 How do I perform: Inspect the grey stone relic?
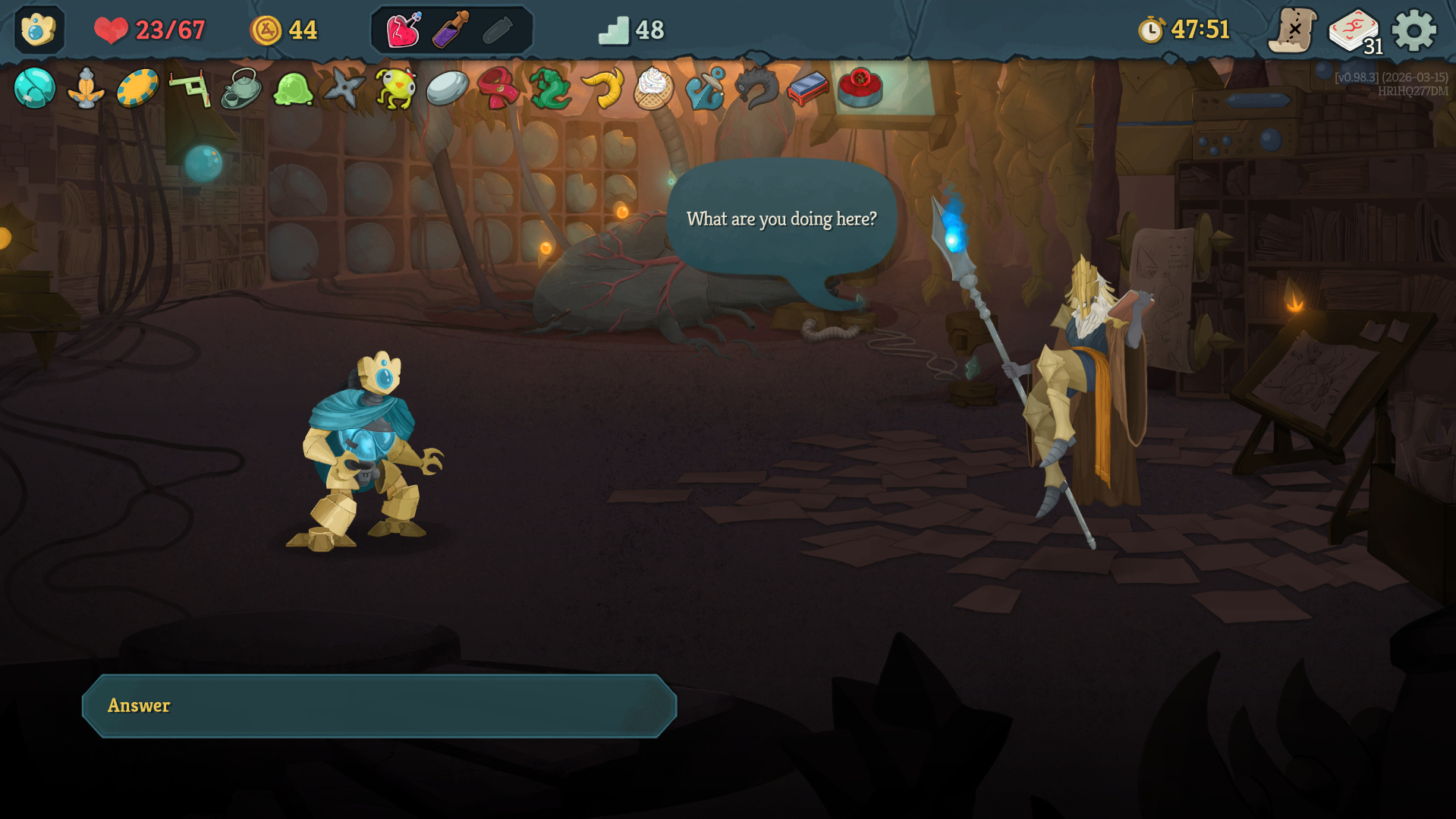click(x=447, y=89)
